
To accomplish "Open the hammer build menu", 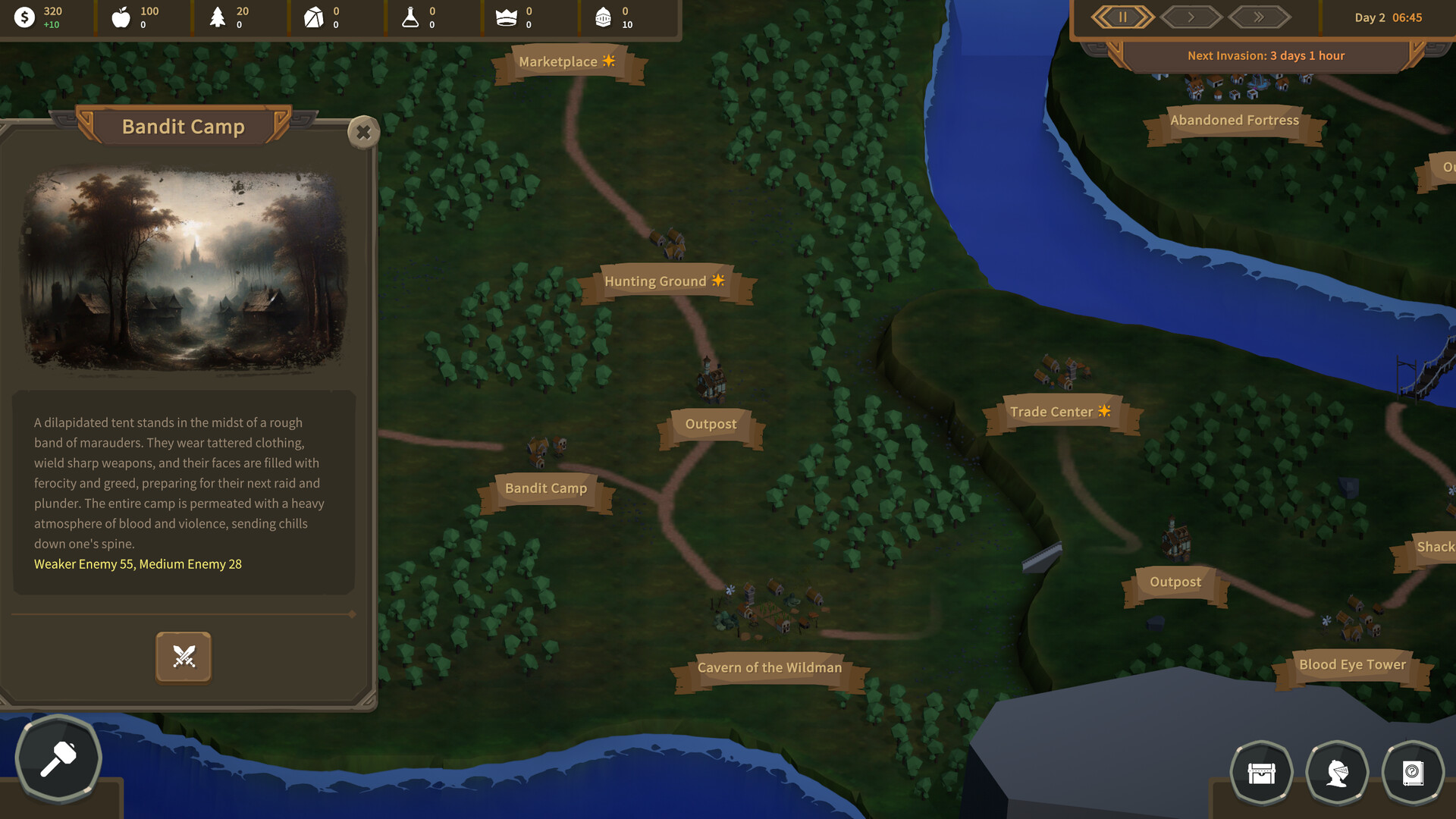I will click(58, 758).
